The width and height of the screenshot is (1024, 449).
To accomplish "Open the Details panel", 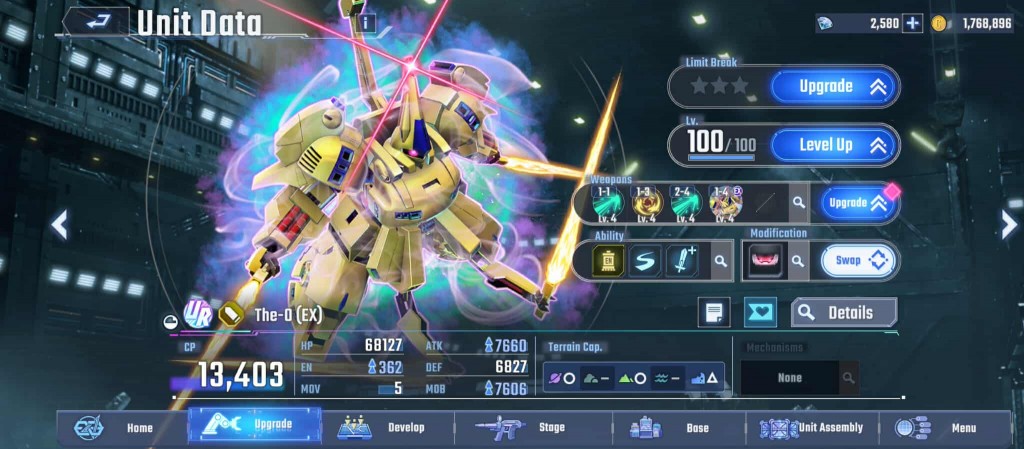I will click(844, 313).
